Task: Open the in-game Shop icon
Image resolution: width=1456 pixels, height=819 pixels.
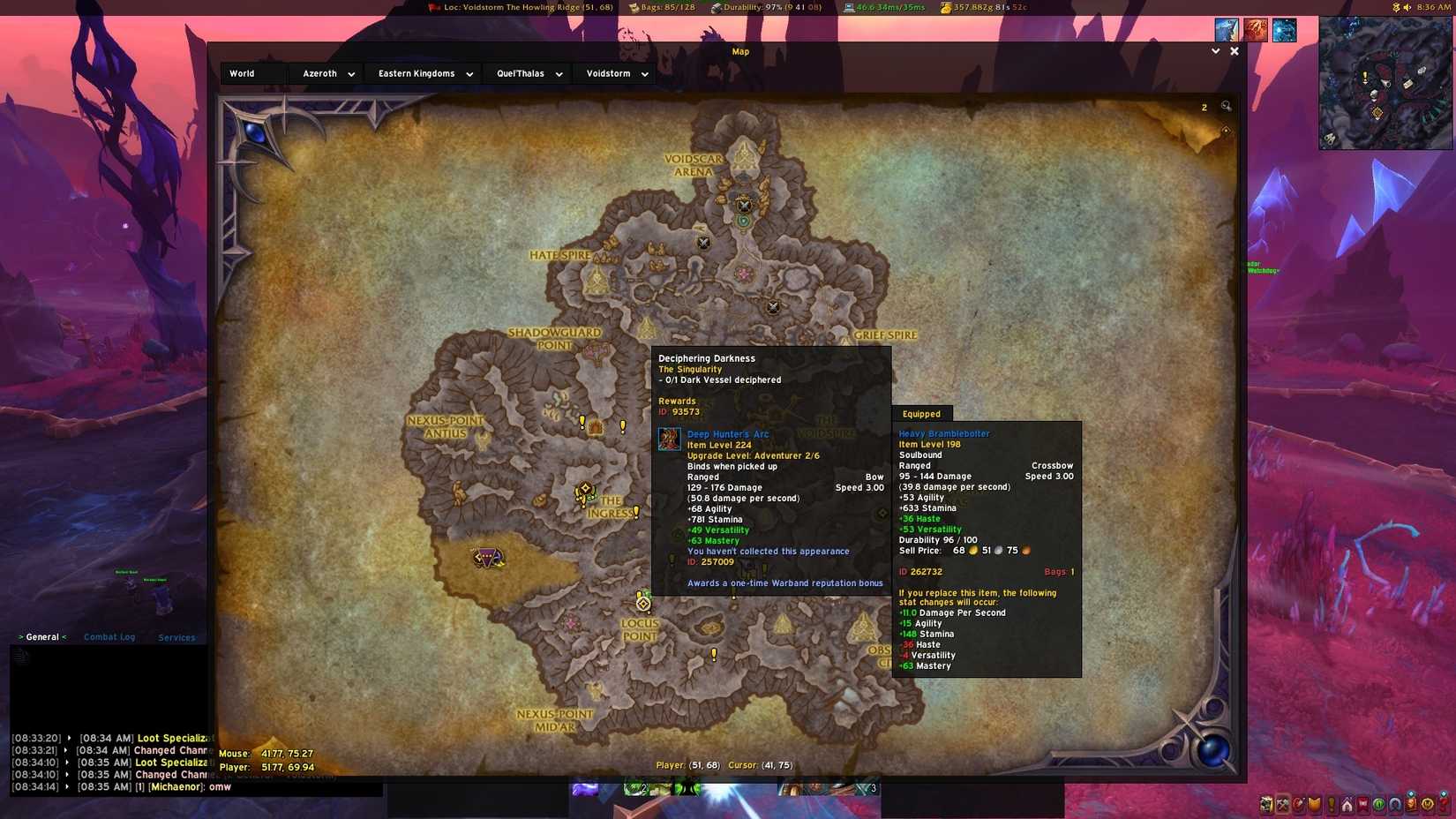Action: tap(1412, 805)
